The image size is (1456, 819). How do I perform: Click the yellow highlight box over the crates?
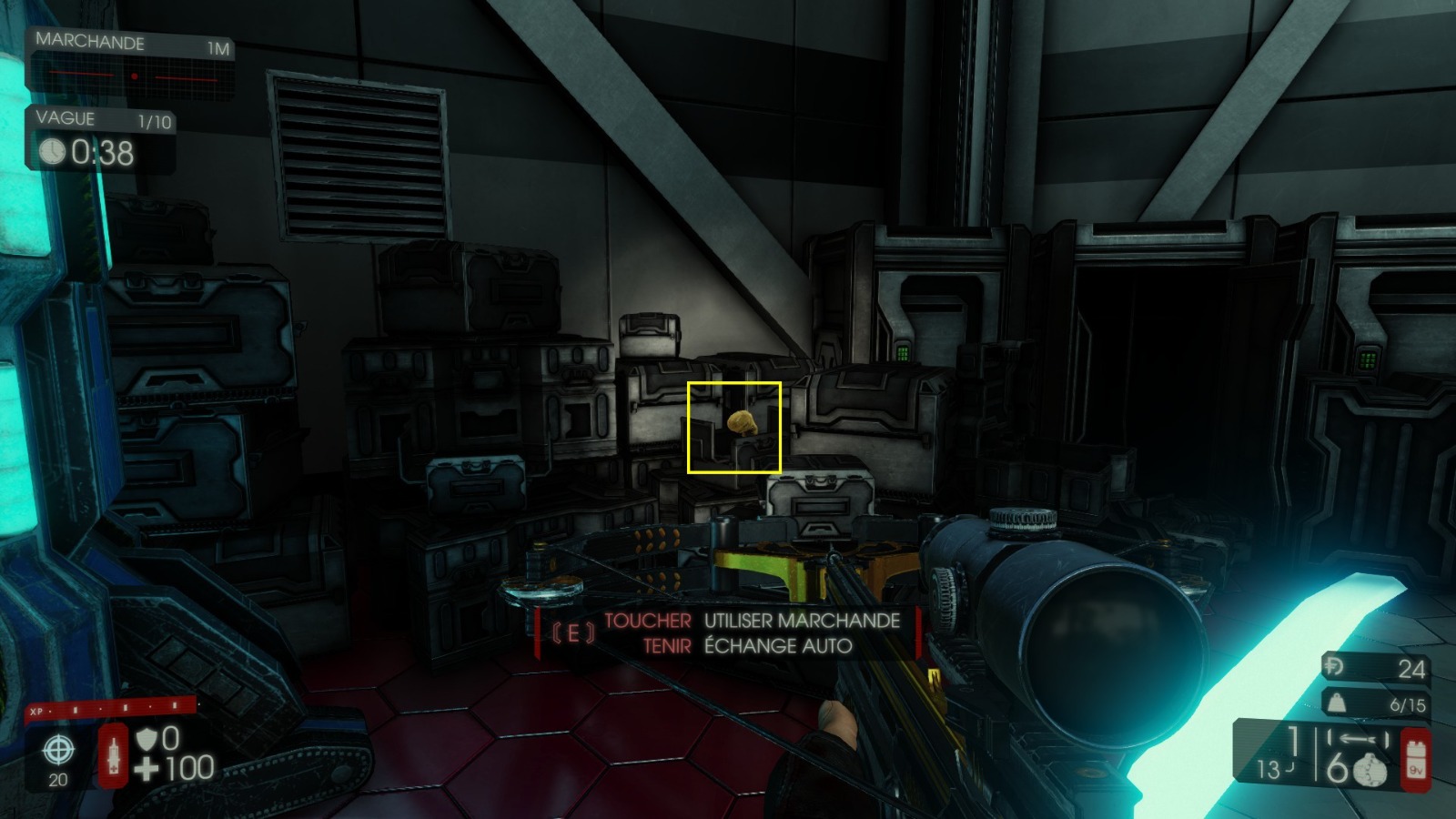735,427
